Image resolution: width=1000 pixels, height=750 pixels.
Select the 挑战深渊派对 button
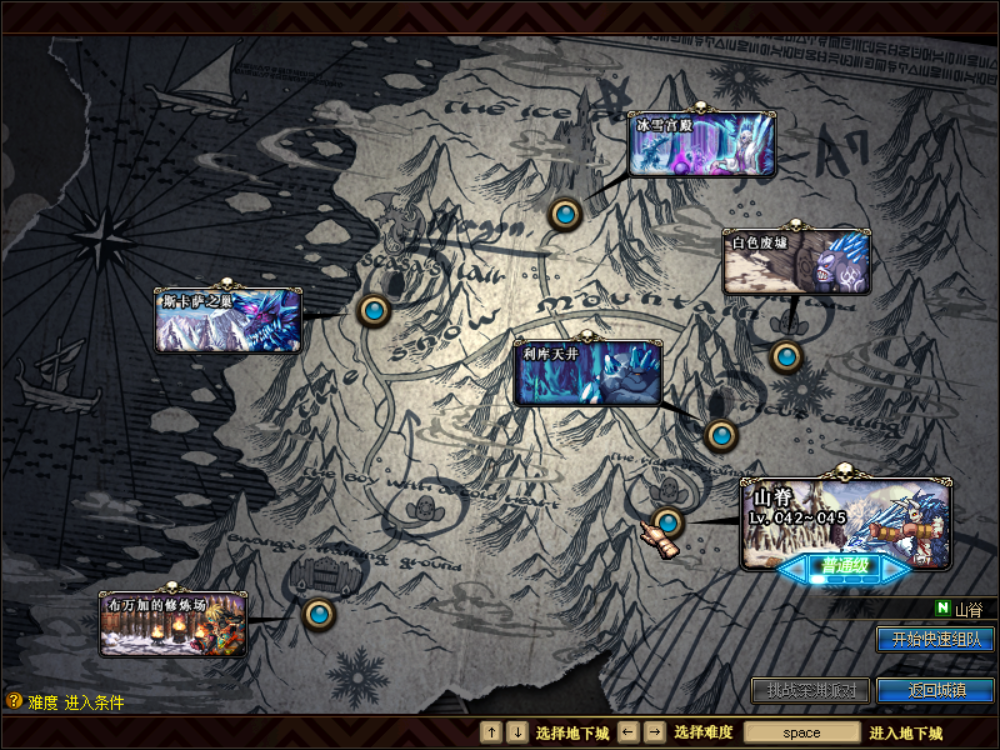811,690
